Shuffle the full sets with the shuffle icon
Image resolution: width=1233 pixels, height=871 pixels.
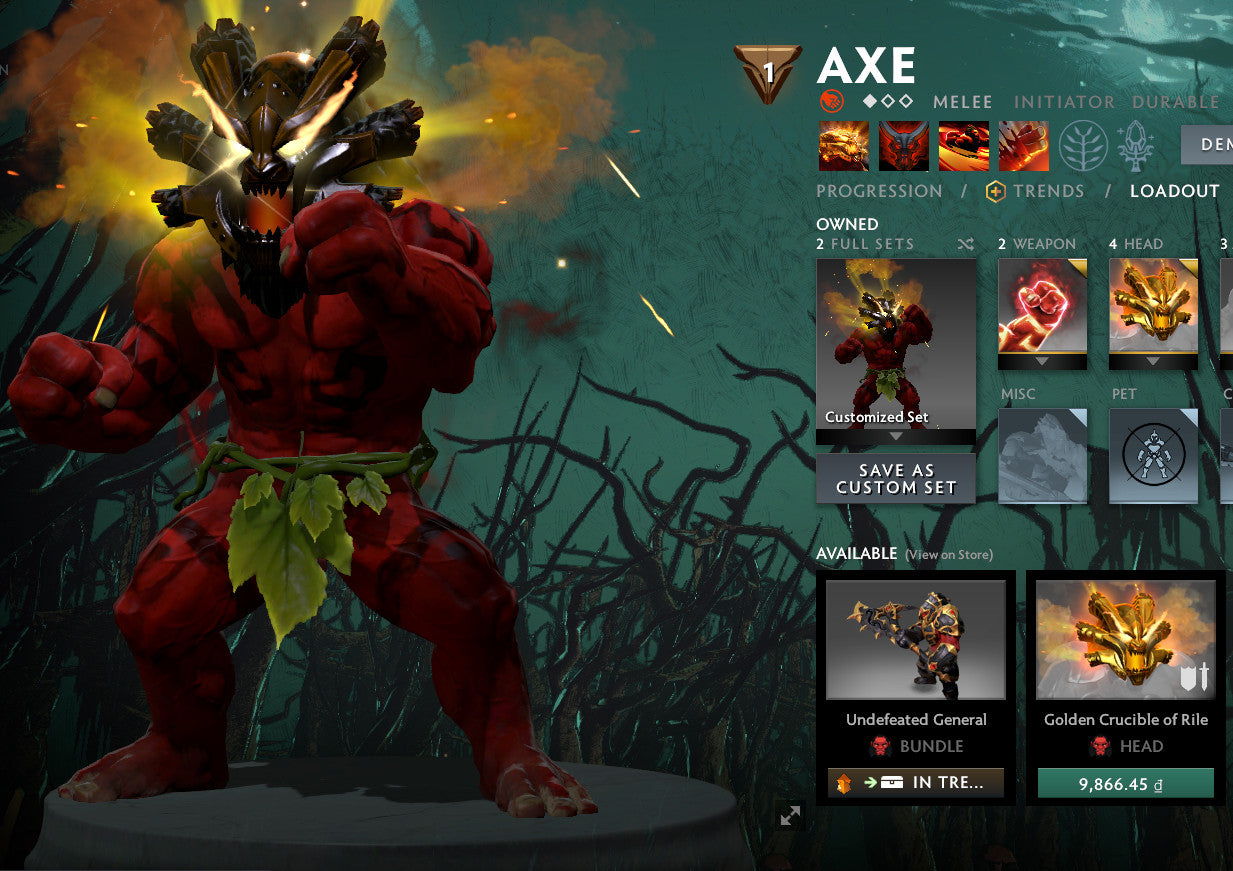965,244
